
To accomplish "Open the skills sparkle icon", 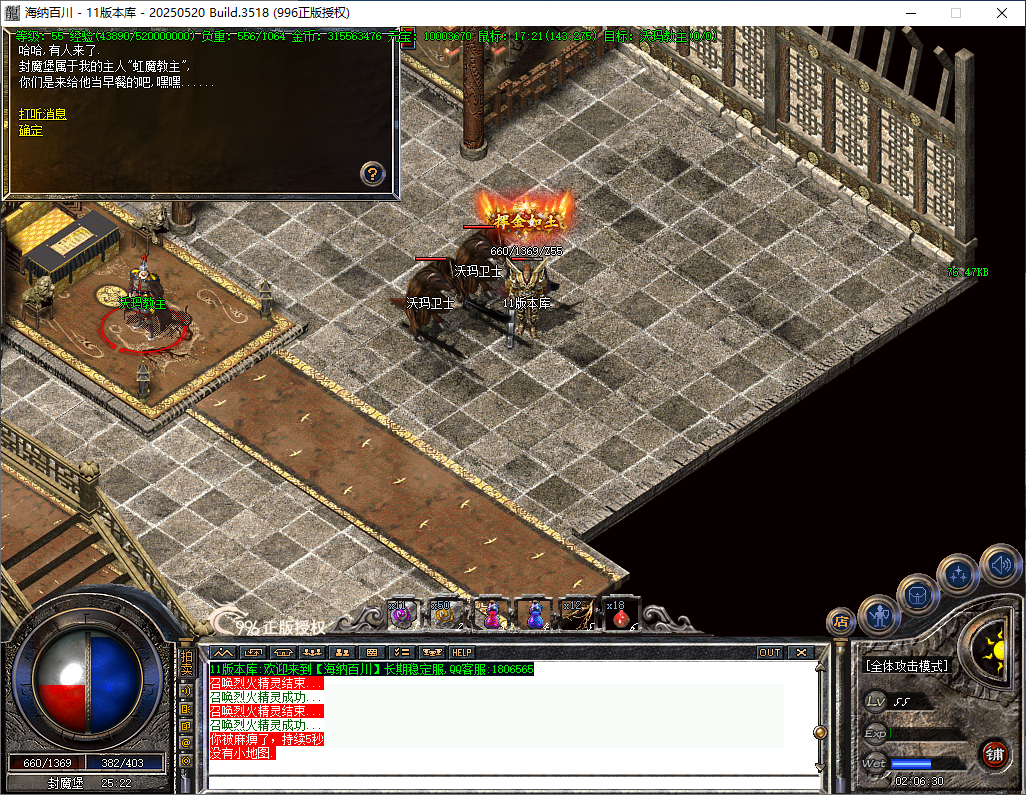I will pyautogui.click(x=958, y=574).
